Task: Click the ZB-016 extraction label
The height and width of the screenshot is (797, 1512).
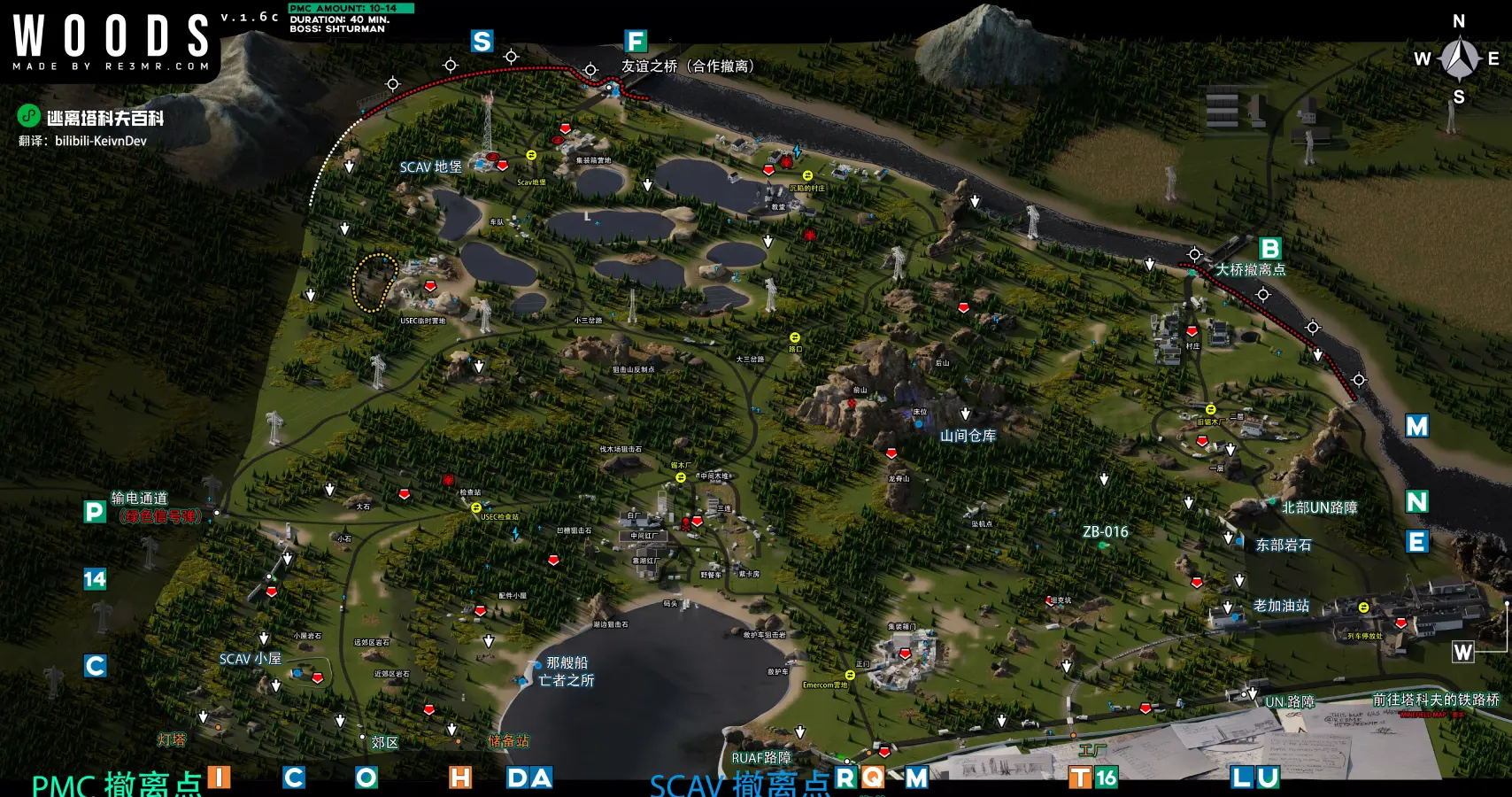Action: pyautogui.click(x=1105, y=532)
